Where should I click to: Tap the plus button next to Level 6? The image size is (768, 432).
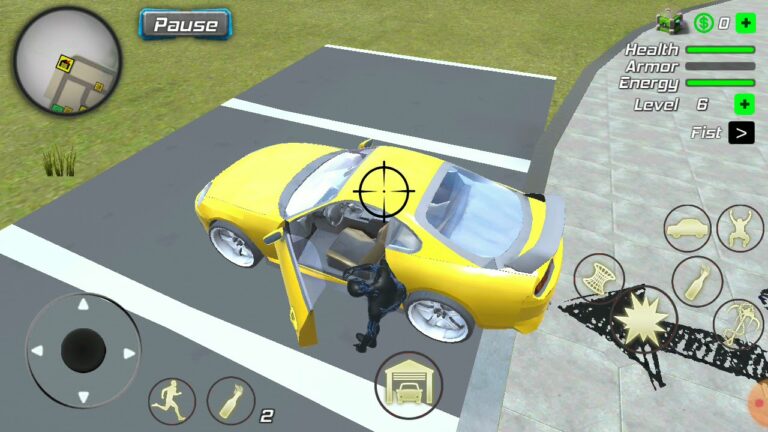[744, 104]
